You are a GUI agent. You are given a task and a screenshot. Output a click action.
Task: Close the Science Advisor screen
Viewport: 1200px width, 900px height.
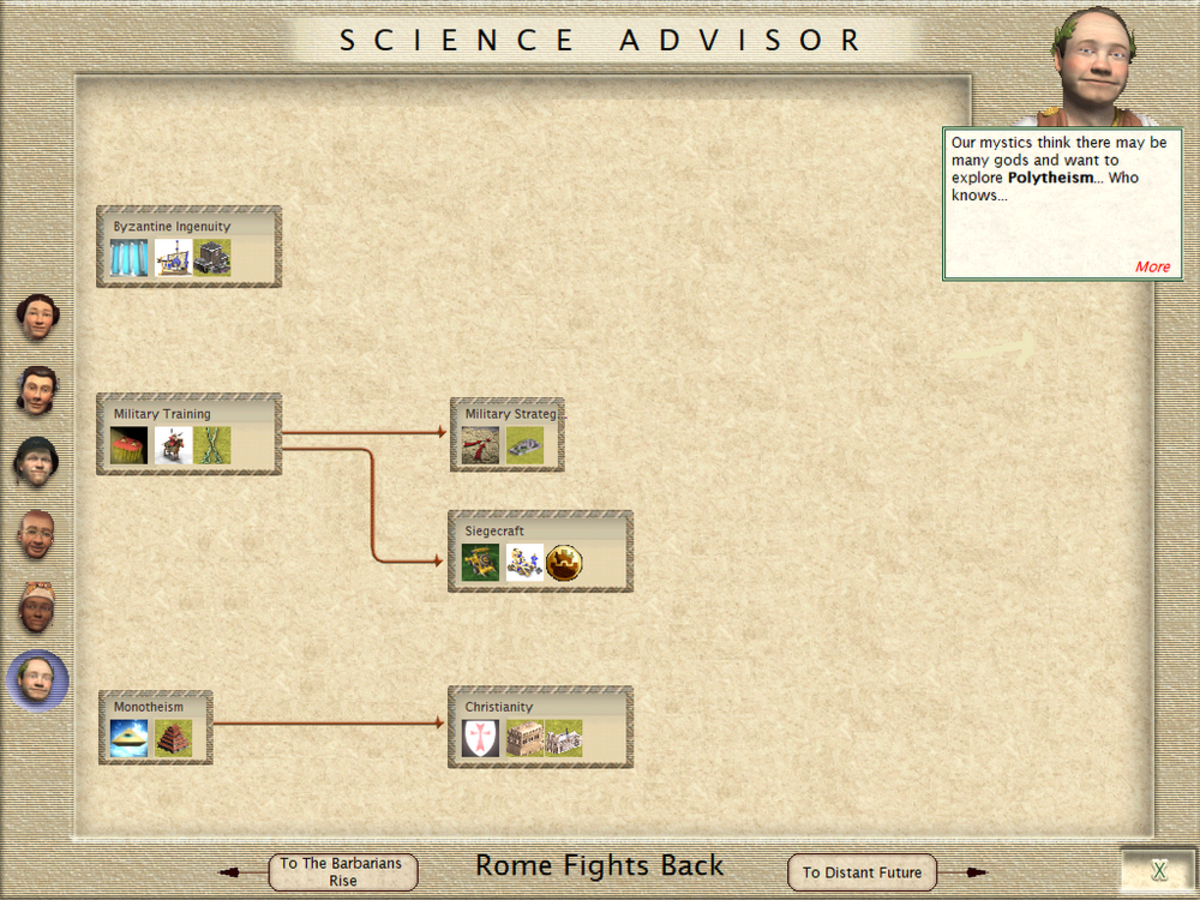(x=1159, y=870)
